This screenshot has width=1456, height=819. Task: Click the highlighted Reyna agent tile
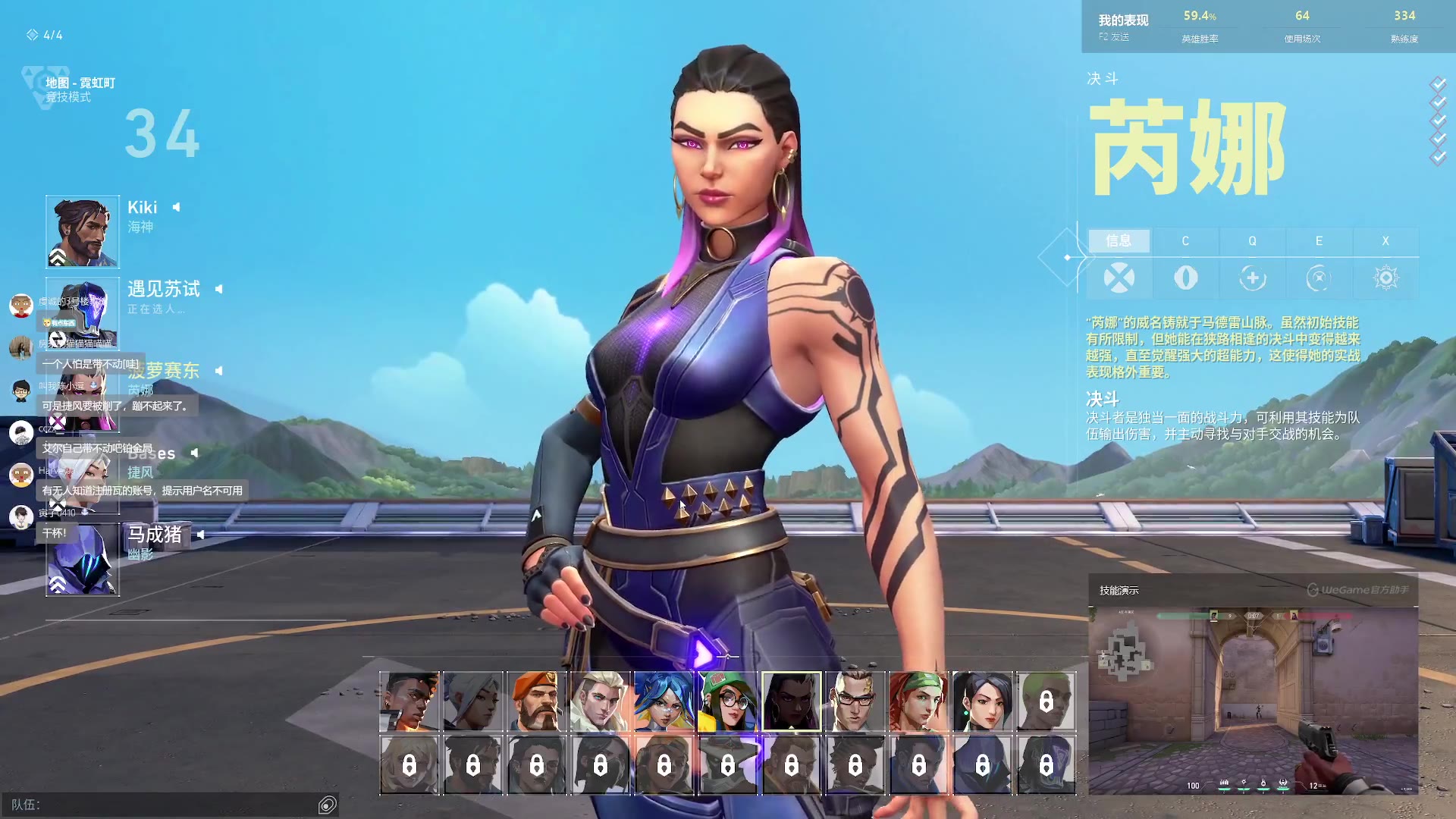791,701
